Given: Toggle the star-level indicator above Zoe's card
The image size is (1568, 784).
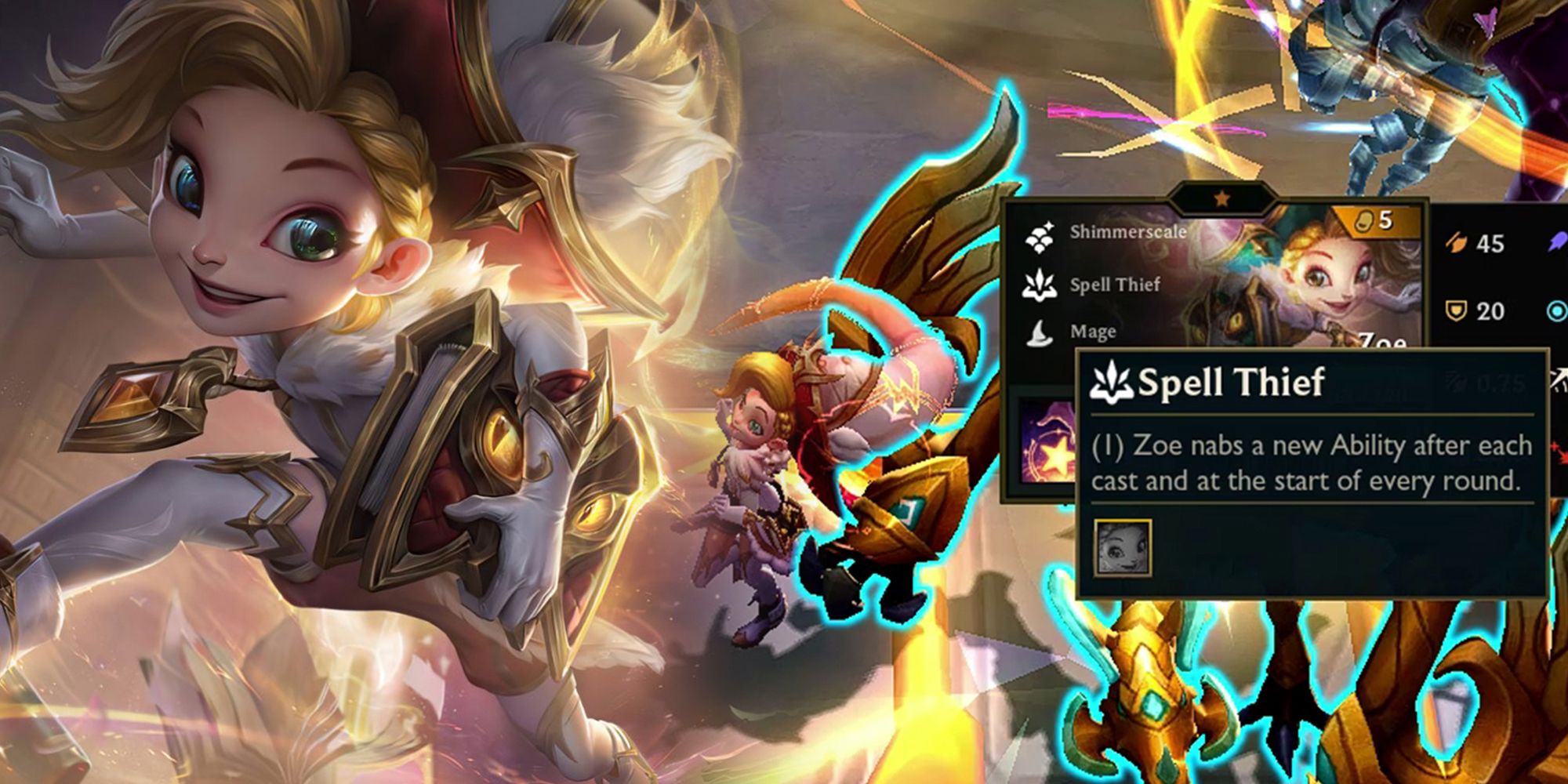Looking at the screenshot, I should coord(1220,198).
